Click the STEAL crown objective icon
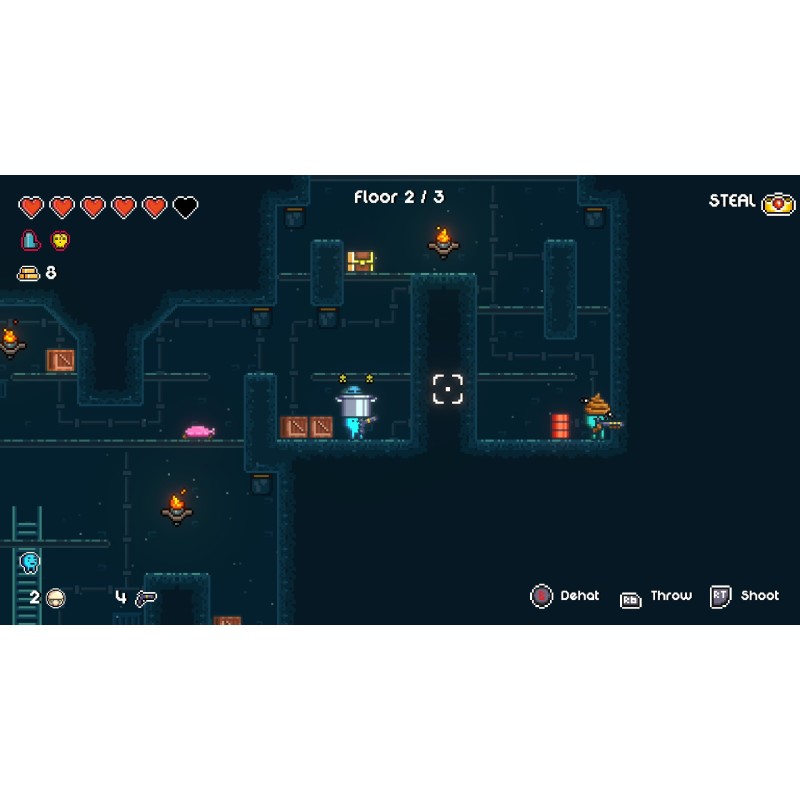 tap(779, 203)
